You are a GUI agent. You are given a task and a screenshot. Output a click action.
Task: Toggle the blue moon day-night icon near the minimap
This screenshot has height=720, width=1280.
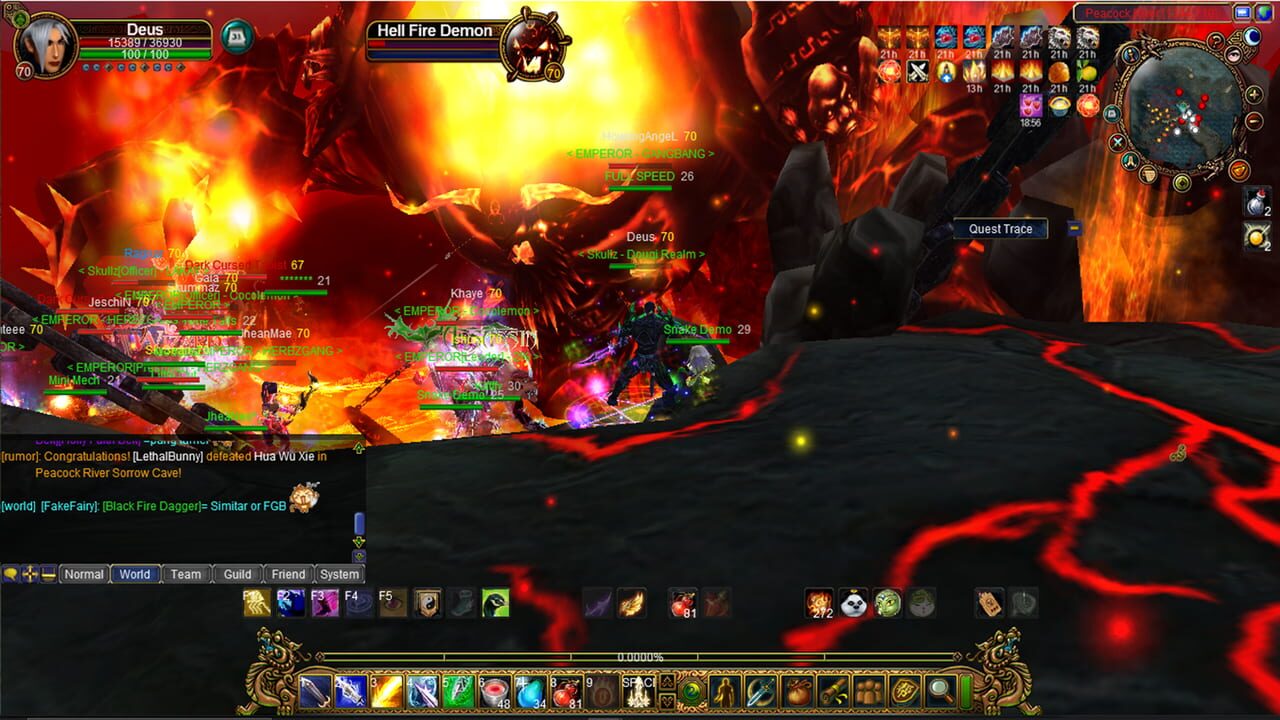click(x=1253, y=36)
